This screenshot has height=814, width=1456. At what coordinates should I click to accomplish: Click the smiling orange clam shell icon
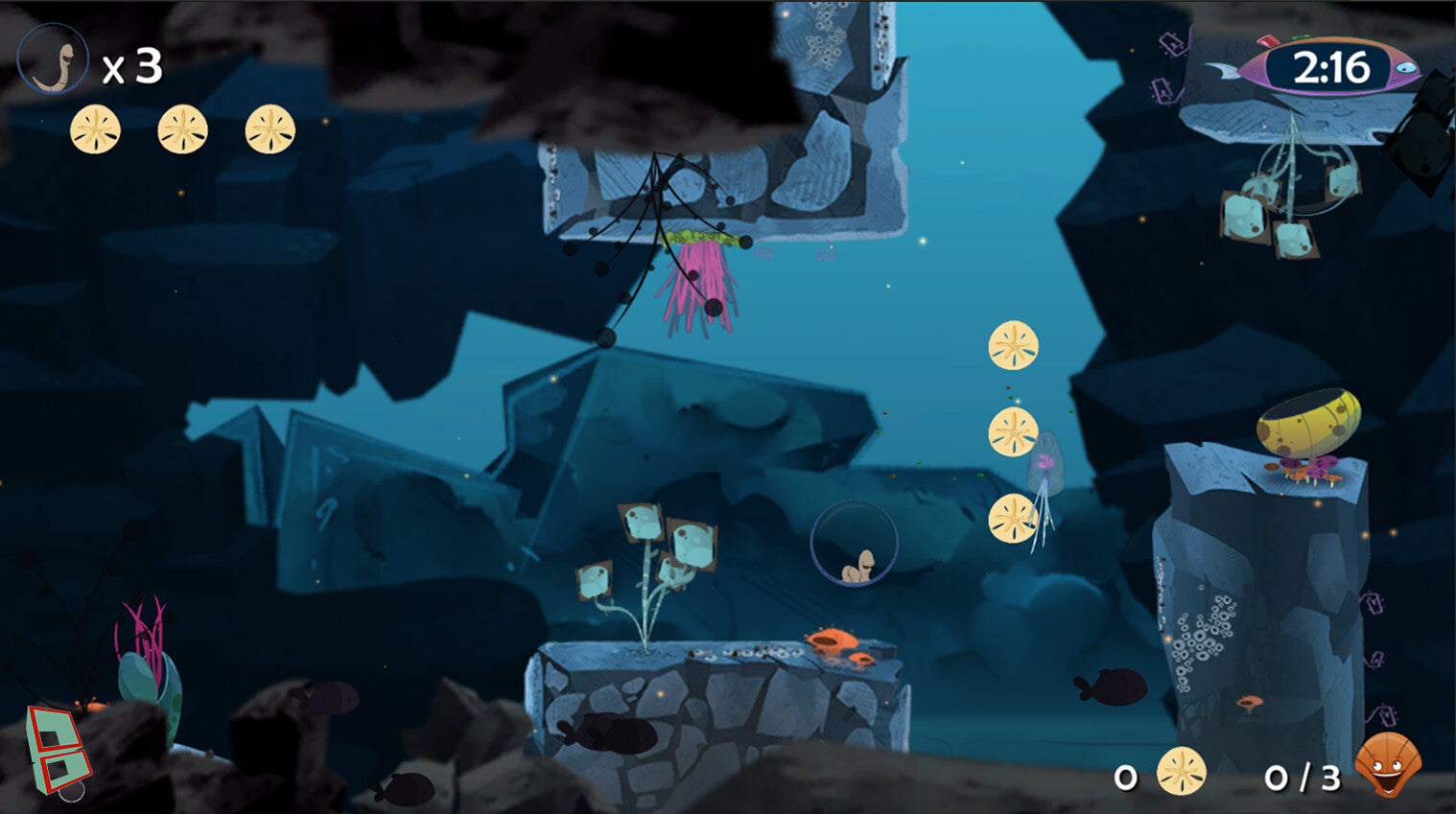pyautogui.click(x=1387, y=764)
